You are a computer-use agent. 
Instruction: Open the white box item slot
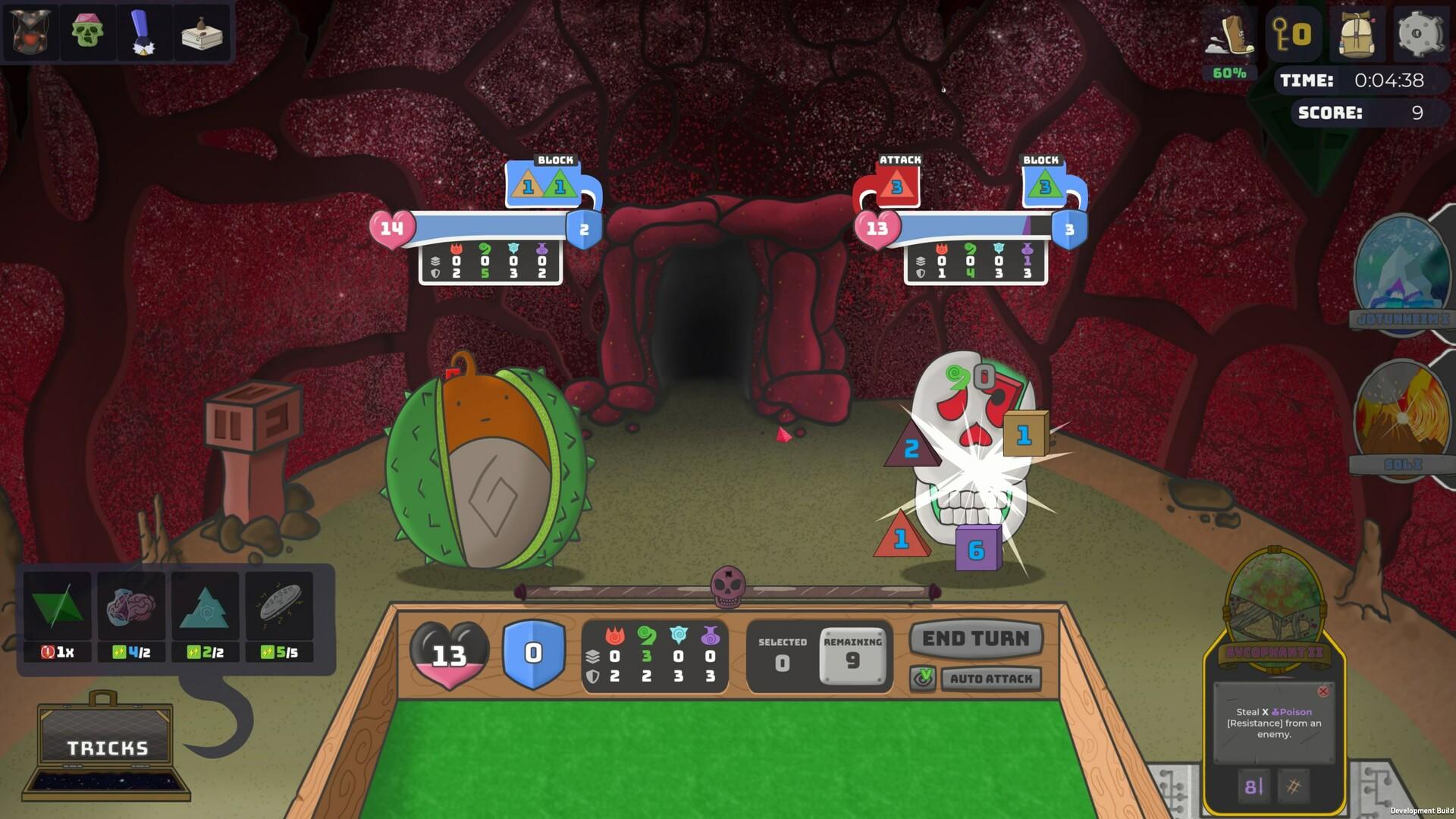(x=201, y=32)
